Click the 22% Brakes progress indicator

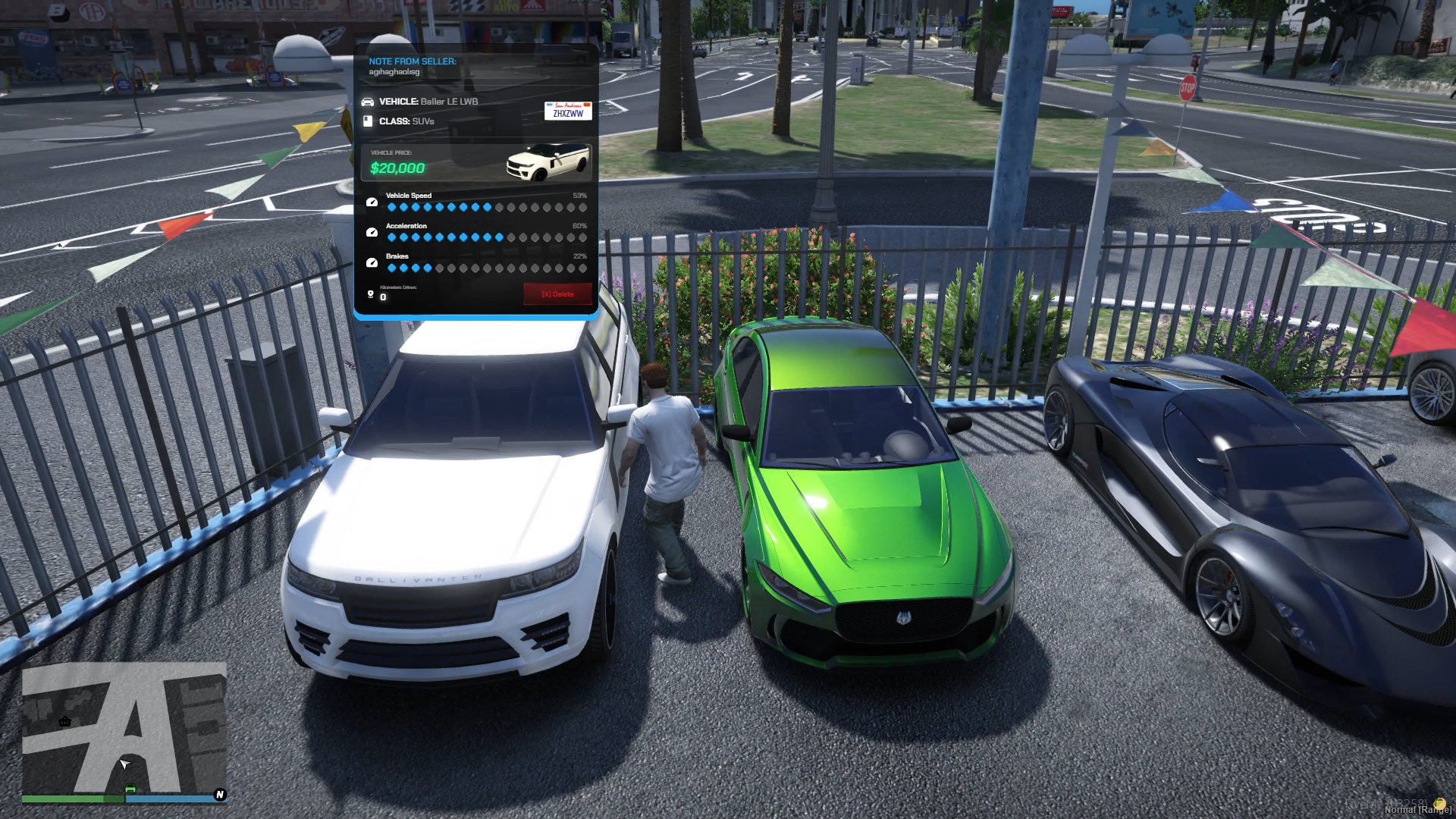pyautogui.click(x=579, y=256)
